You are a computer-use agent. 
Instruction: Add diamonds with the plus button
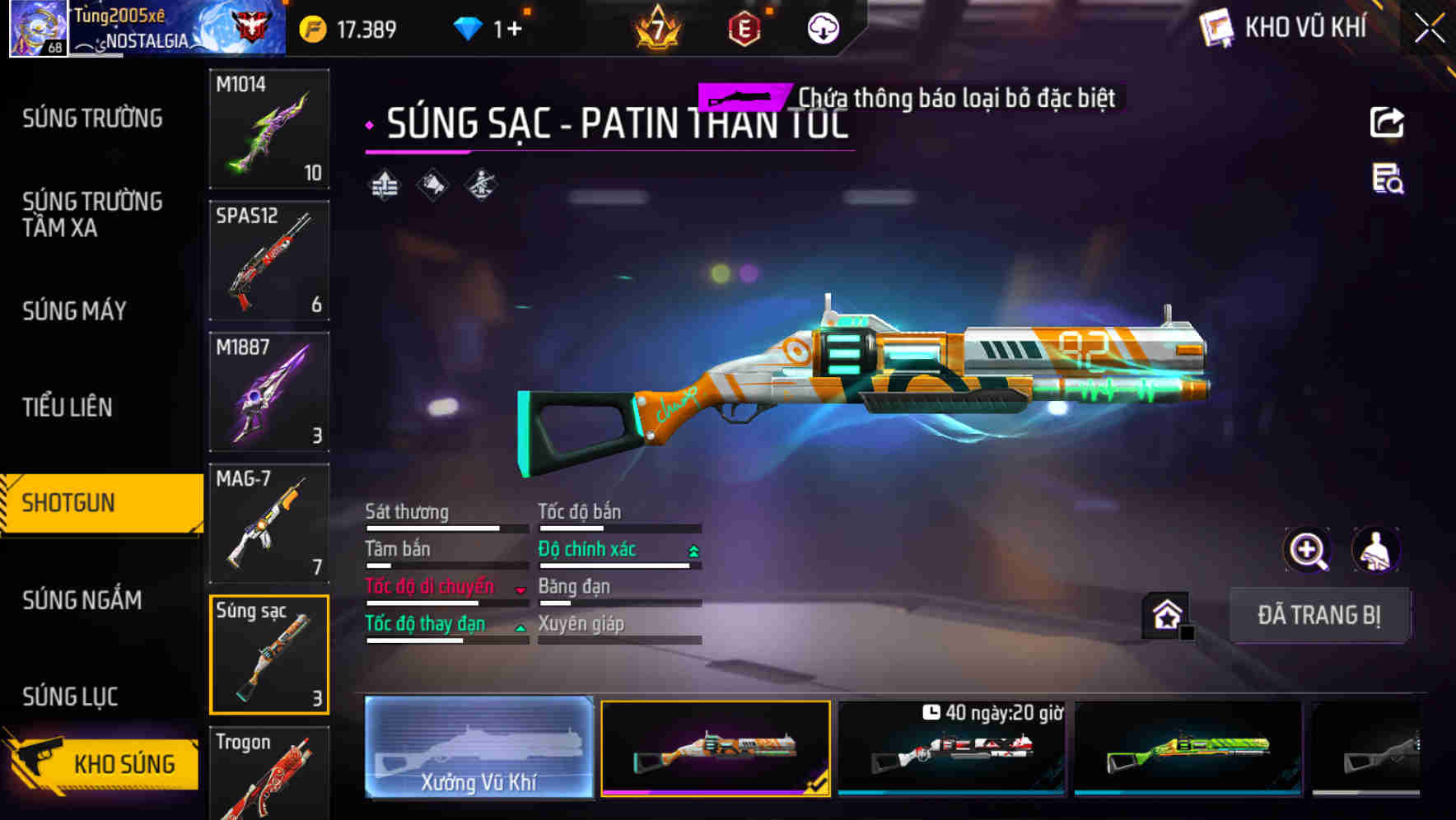[514, 30]
